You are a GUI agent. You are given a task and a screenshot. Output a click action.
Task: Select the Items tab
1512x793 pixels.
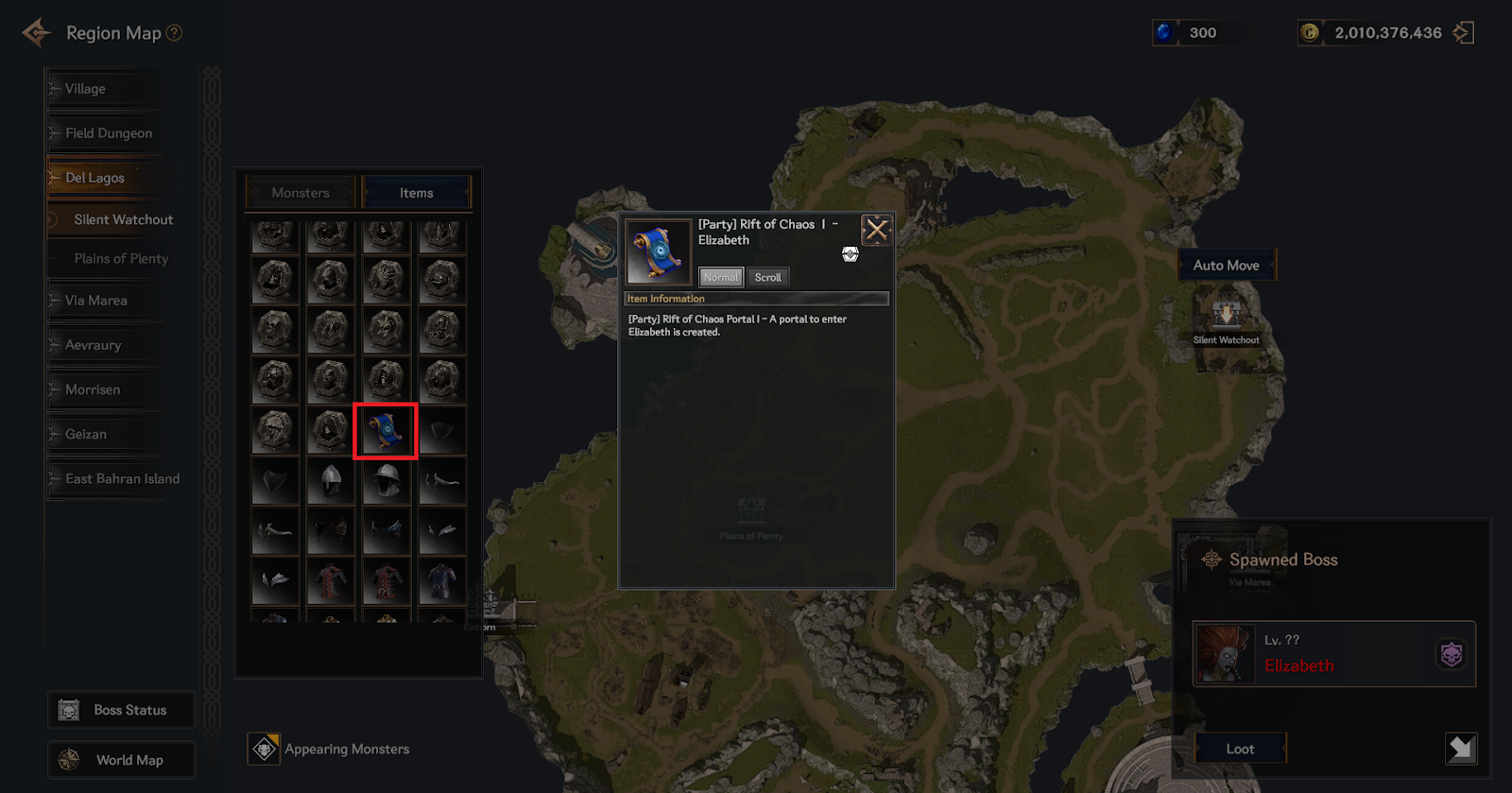(x=416, y=193)
